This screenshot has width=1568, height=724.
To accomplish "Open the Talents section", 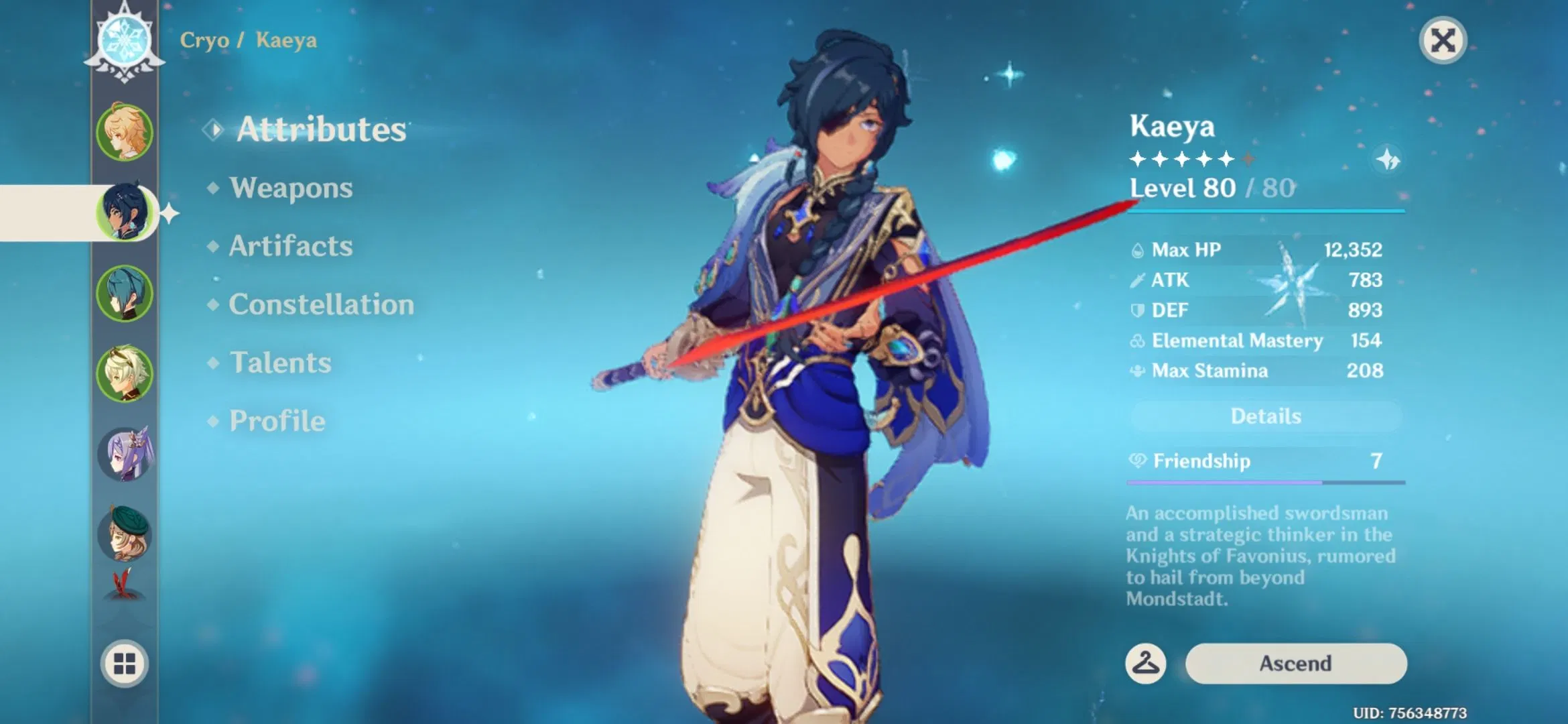I will [280, 363].
